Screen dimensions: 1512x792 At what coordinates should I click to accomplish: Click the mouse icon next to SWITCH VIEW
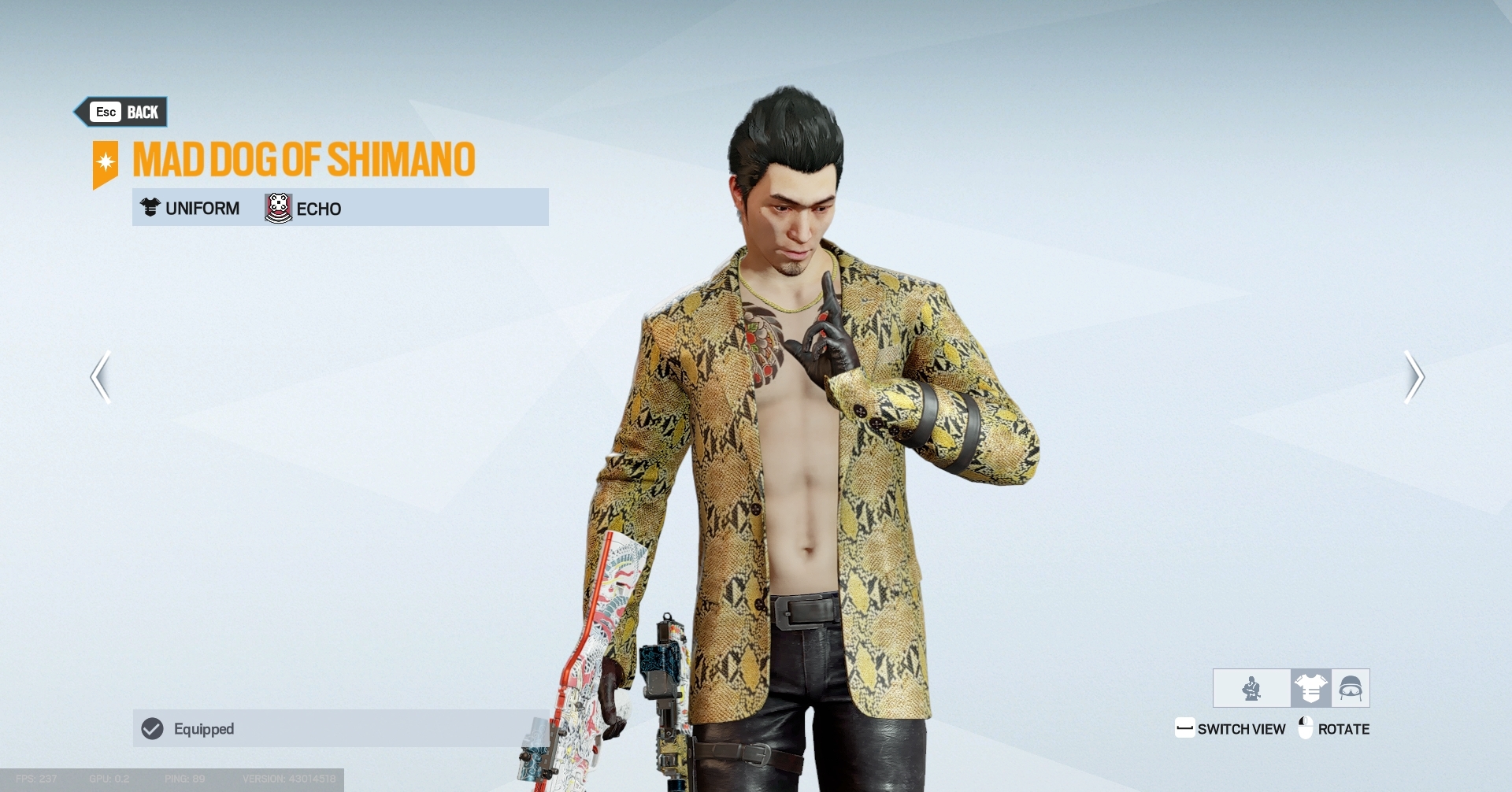pyautogui.click(x=1186, y=728)
